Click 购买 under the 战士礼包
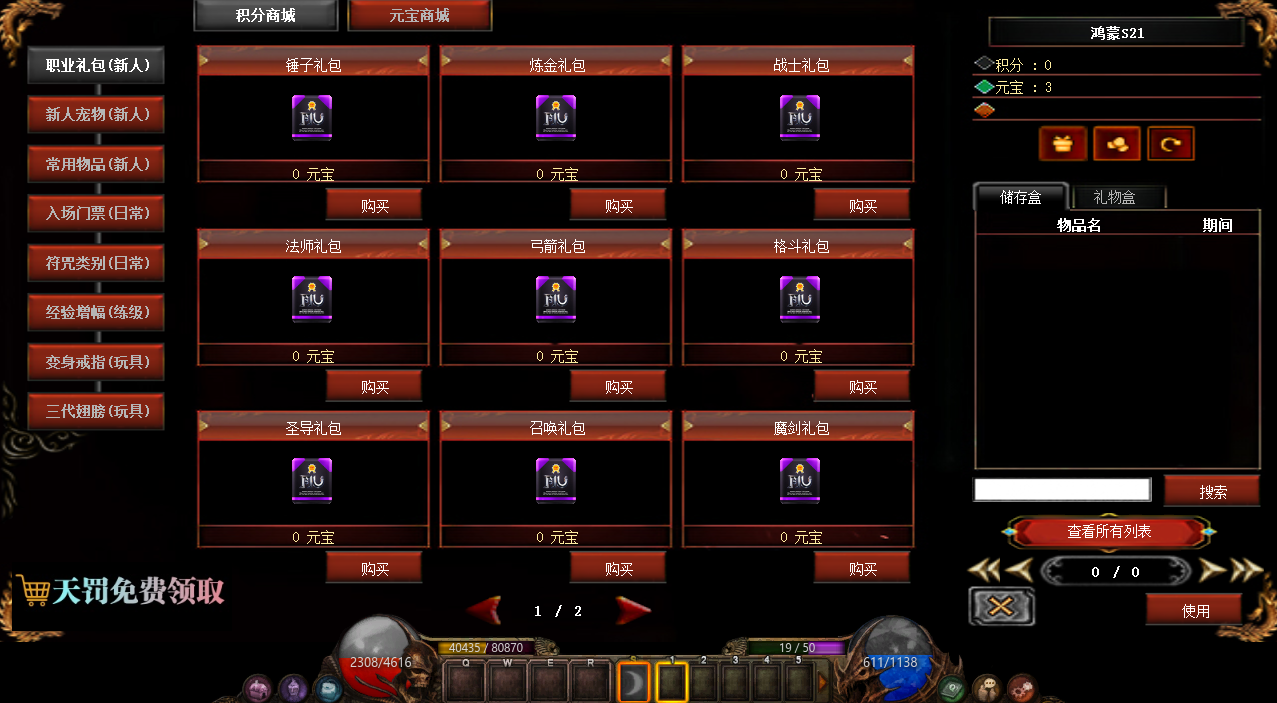Viewport: 1277px width, 703px height. tap(862, 206)
